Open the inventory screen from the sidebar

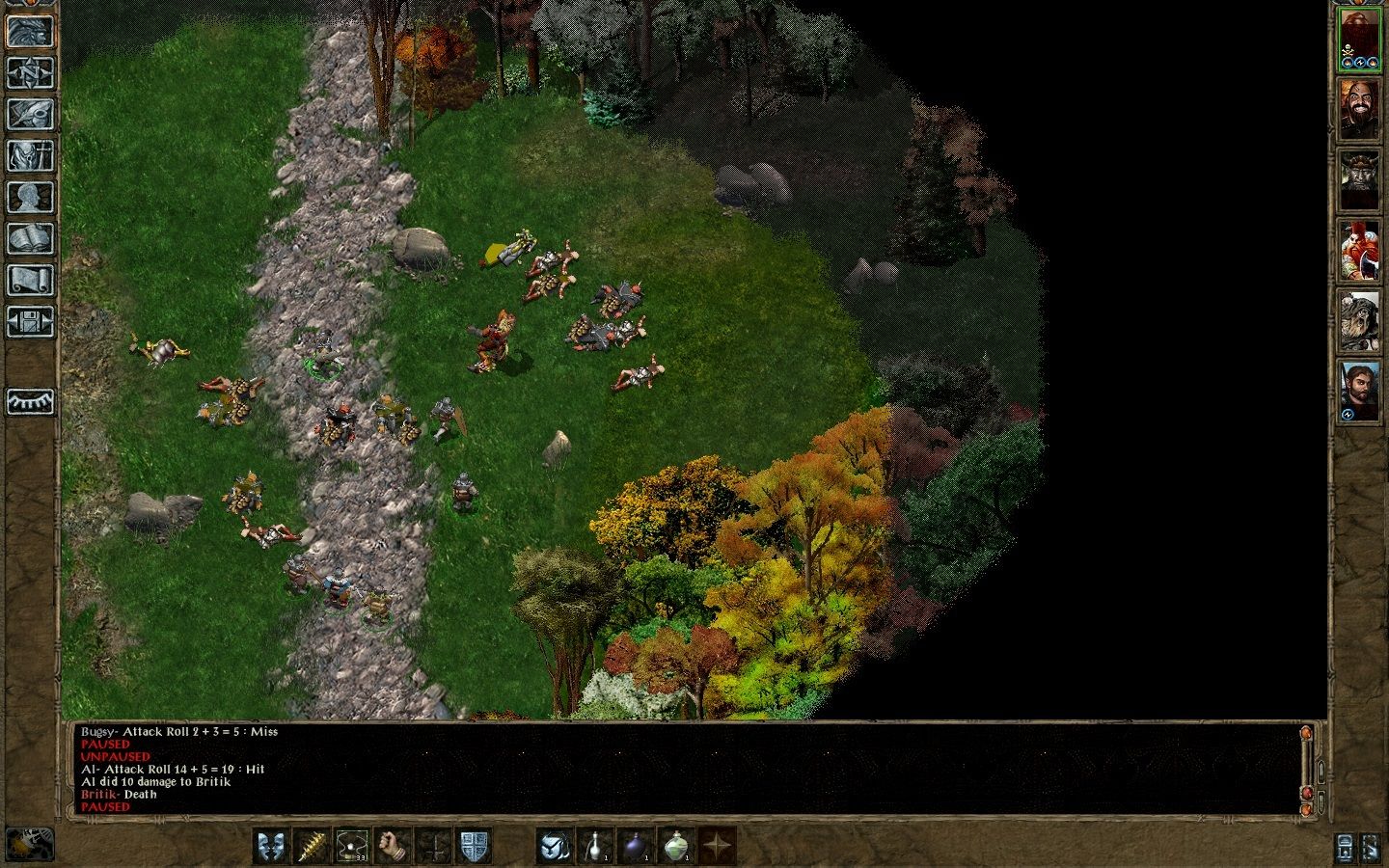[x=30, y=156]
